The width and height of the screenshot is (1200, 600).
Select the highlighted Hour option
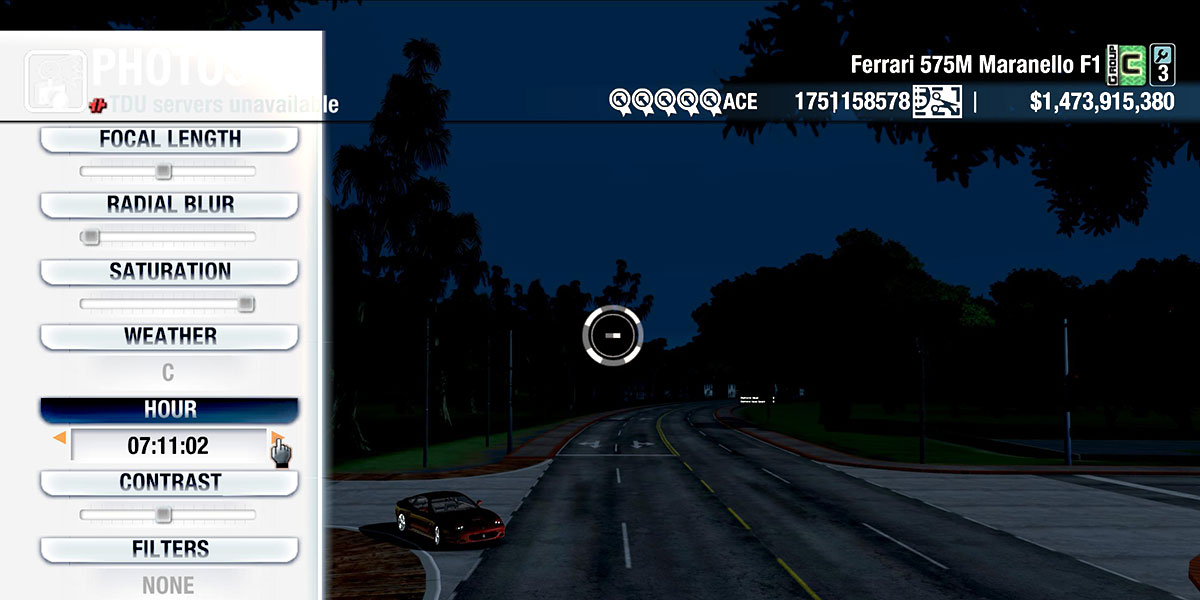click(x=169, y=410)
